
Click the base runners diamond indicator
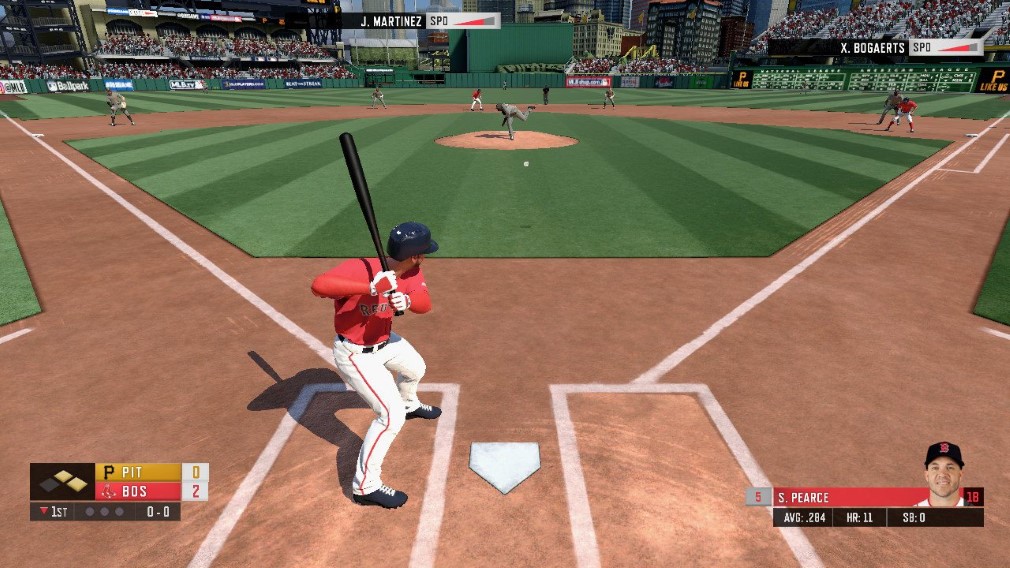pos(63,481)
